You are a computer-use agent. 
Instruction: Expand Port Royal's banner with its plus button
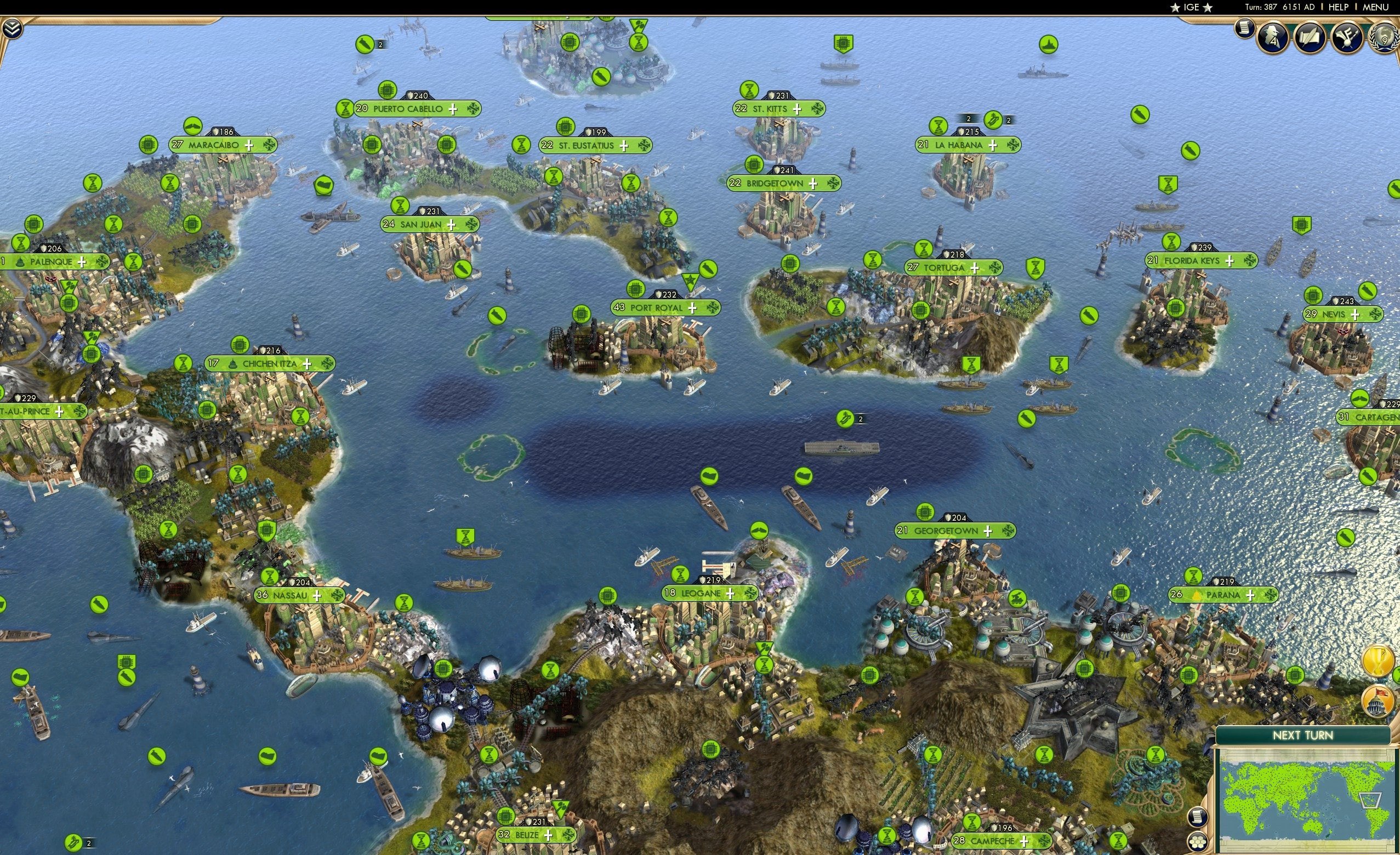pyautogui.click(x=693, y=307)
